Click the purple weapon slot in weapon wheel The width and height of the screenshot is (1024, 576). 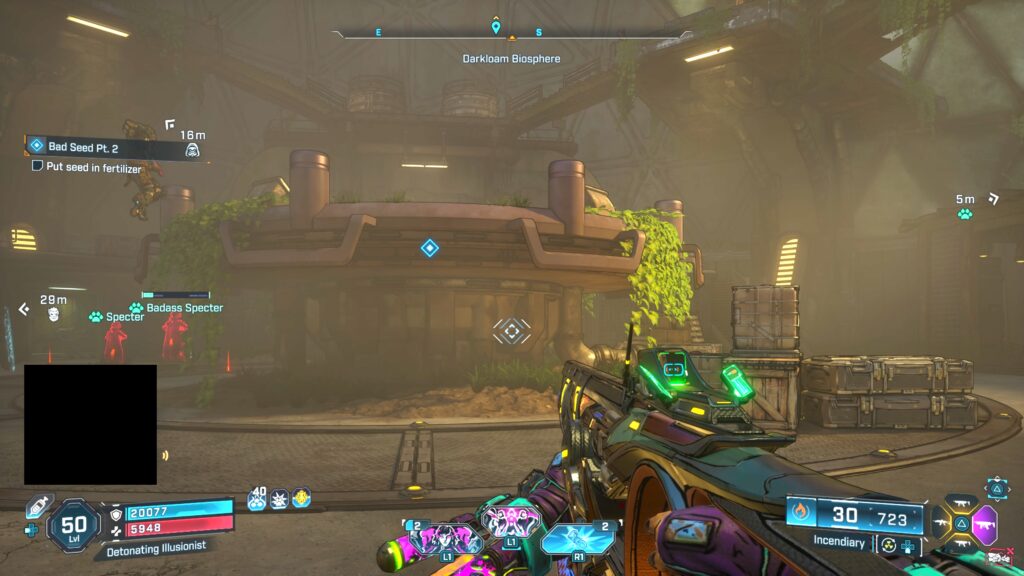point(985,523)
